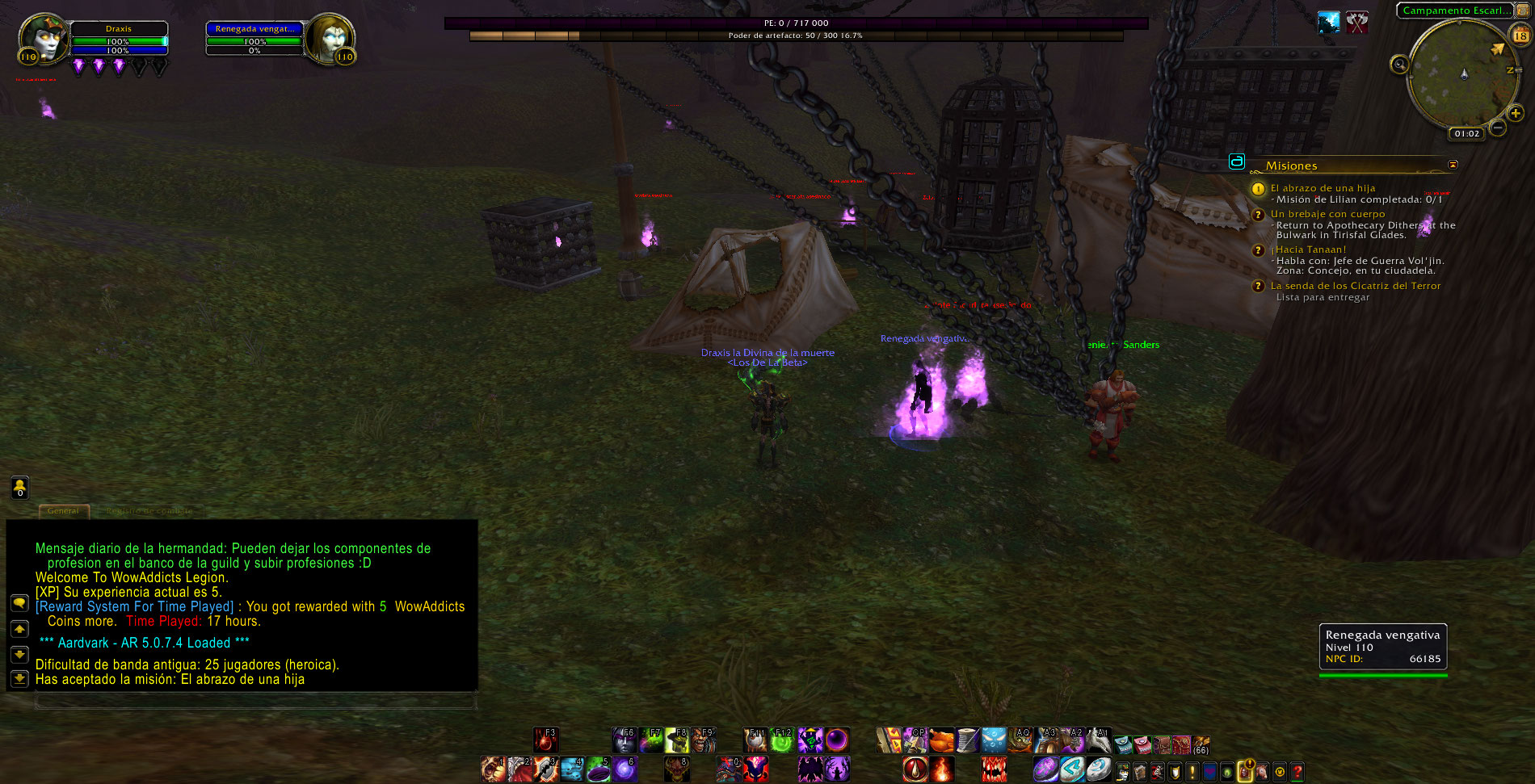Select La senda de los Cicatriz del Terror
Viewport: 1535px width, 784px height.
(1355, 286)
